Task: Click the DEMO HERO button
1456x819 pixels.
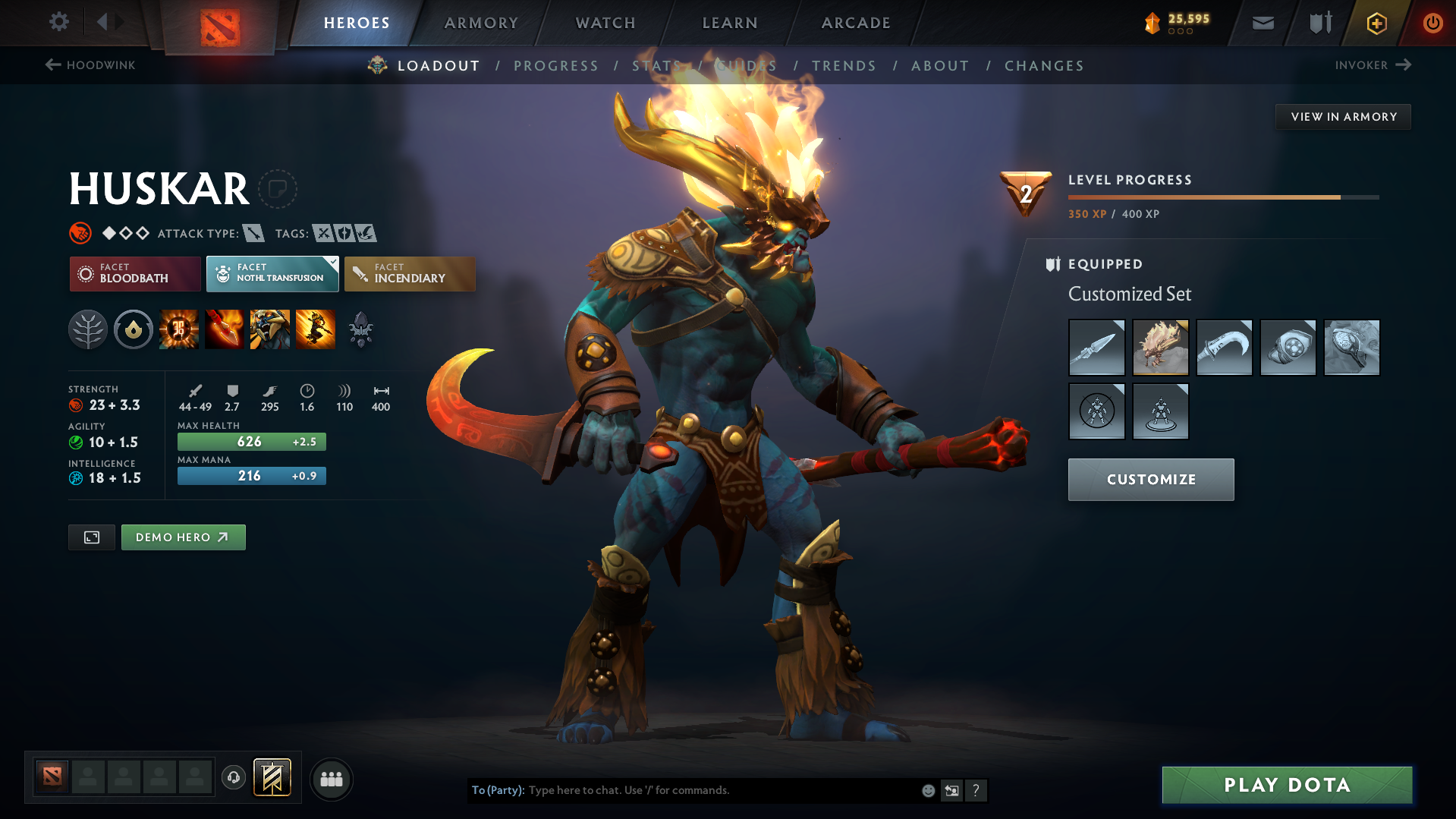Action: (183, 537)
